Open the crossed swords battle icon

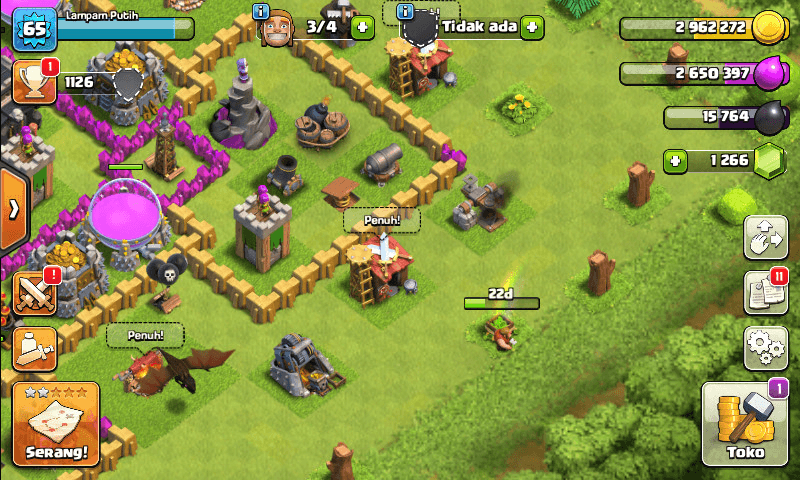33,293
